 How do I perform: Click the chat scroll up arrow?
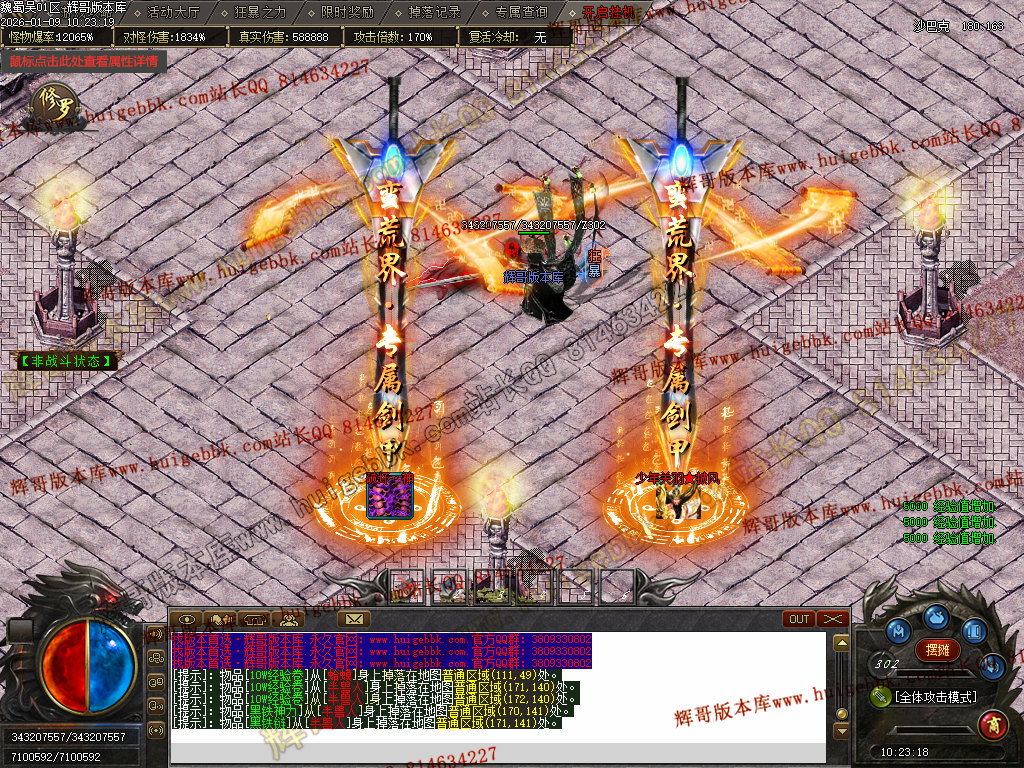(x=841, y=642)
